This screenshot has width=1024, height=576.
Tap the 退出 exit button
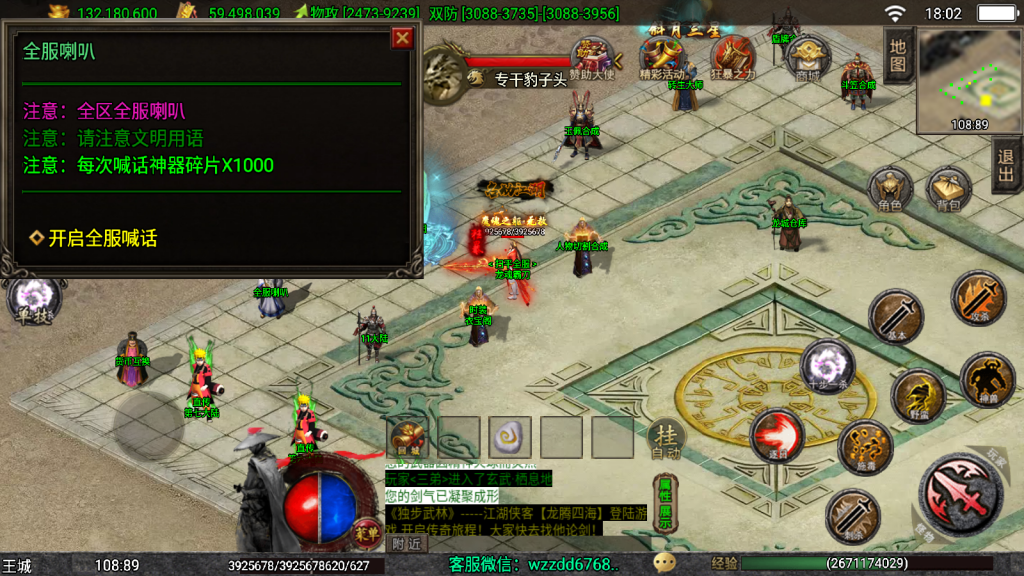[x=1006, y=165]
